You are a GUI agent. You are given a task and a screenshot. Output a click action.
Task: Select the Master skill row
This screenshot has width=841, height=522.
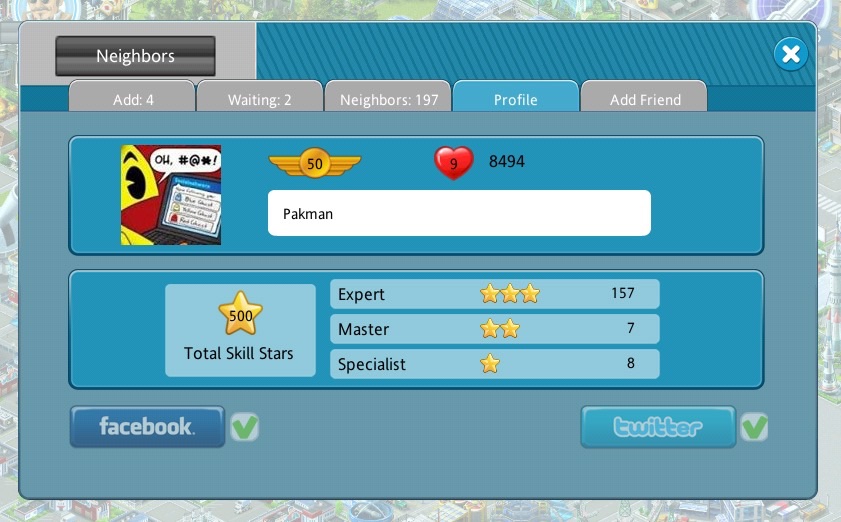(494, 329)
